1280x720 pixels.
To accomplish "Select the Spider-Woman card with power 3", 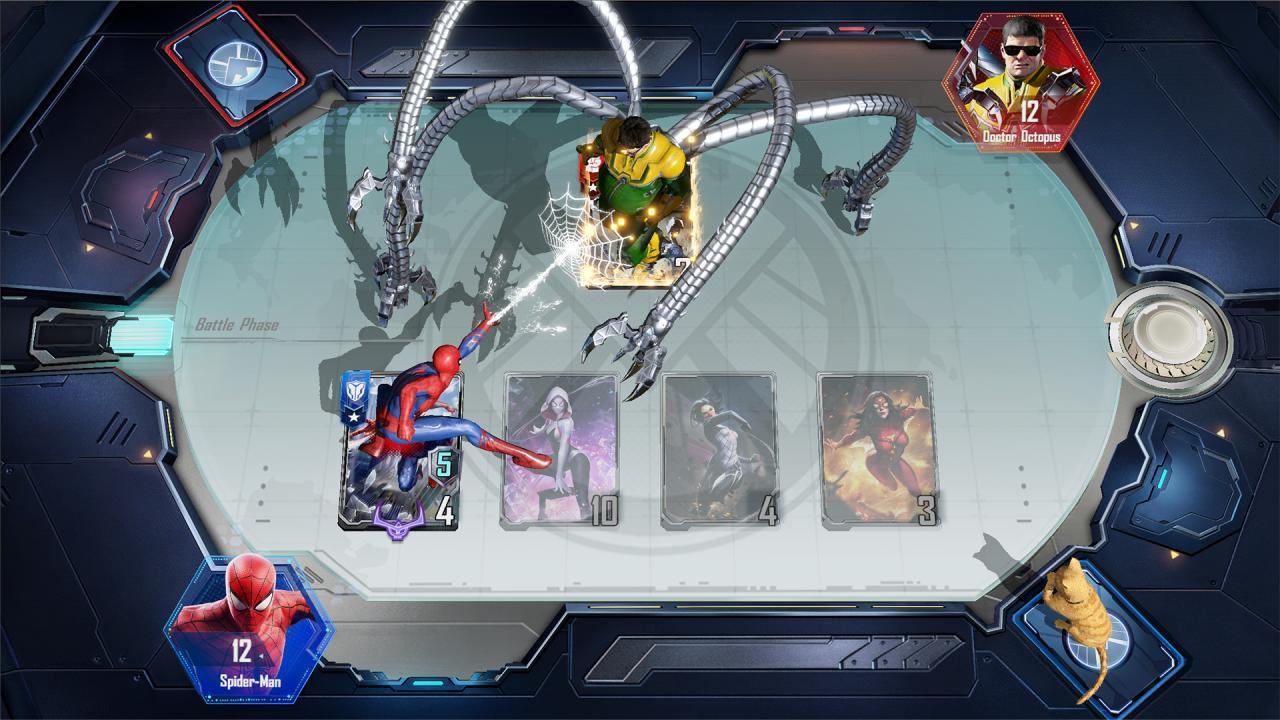I will 878,450.
